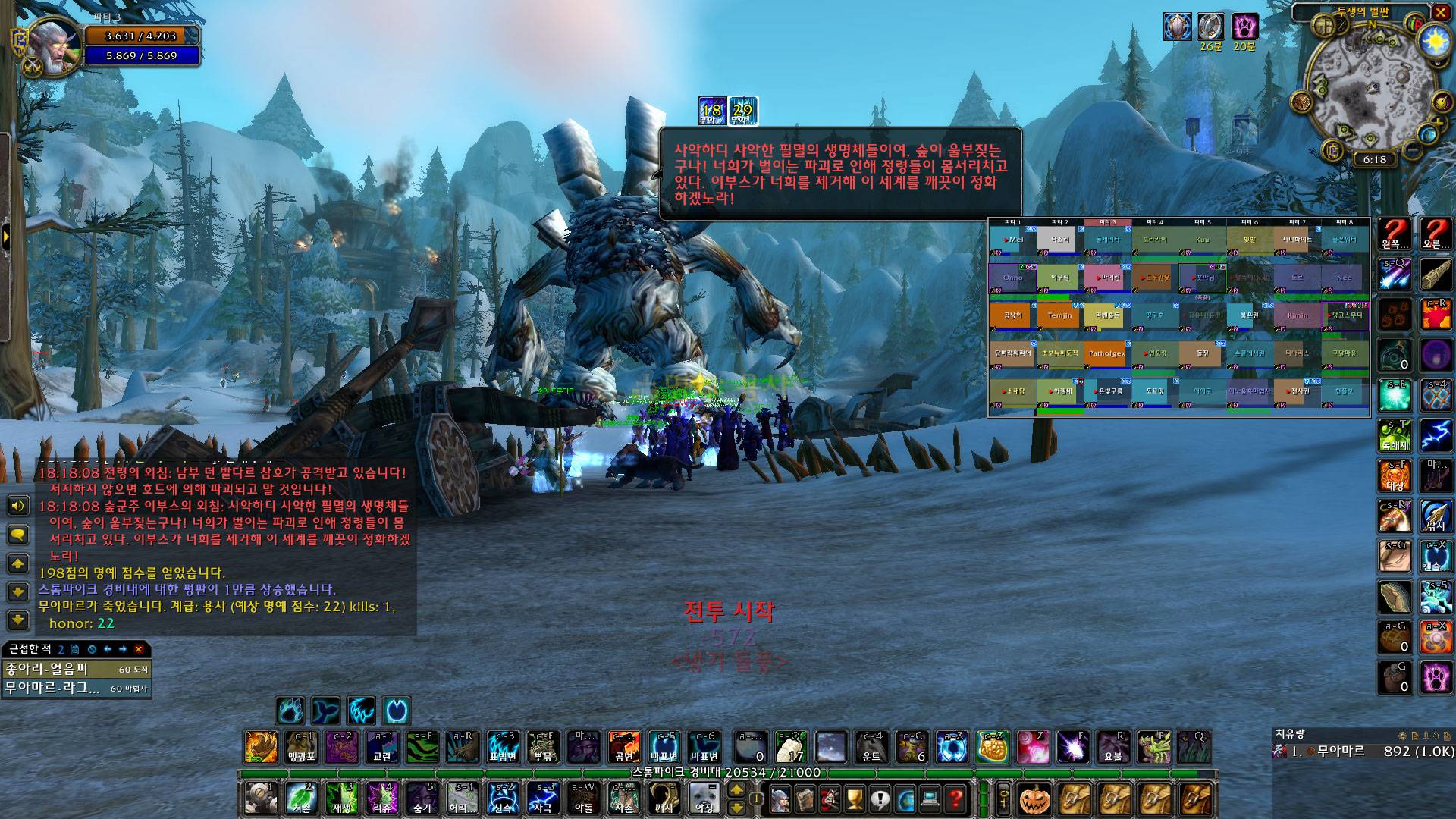Target the 60 도적 enemy row in nearby enemies
Image resolution: width=1456 pixels, height=819 pixels.
click(x=76, y=669)
